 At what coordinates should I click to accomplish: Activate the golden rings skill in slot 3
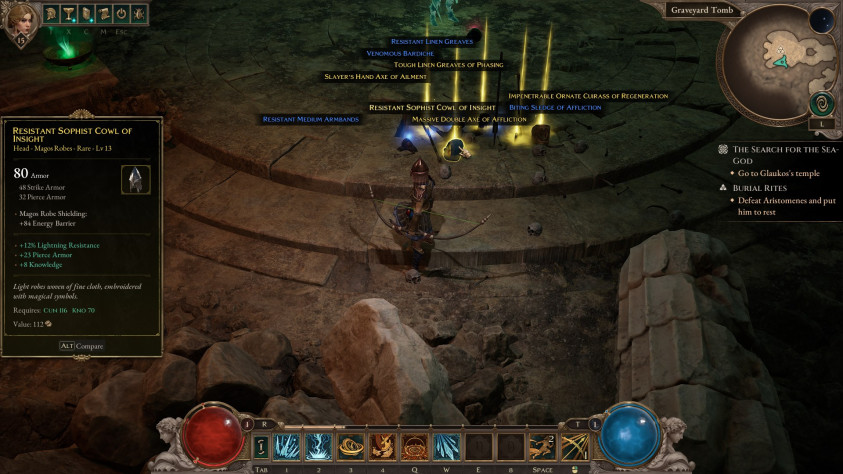pos(351,446)
